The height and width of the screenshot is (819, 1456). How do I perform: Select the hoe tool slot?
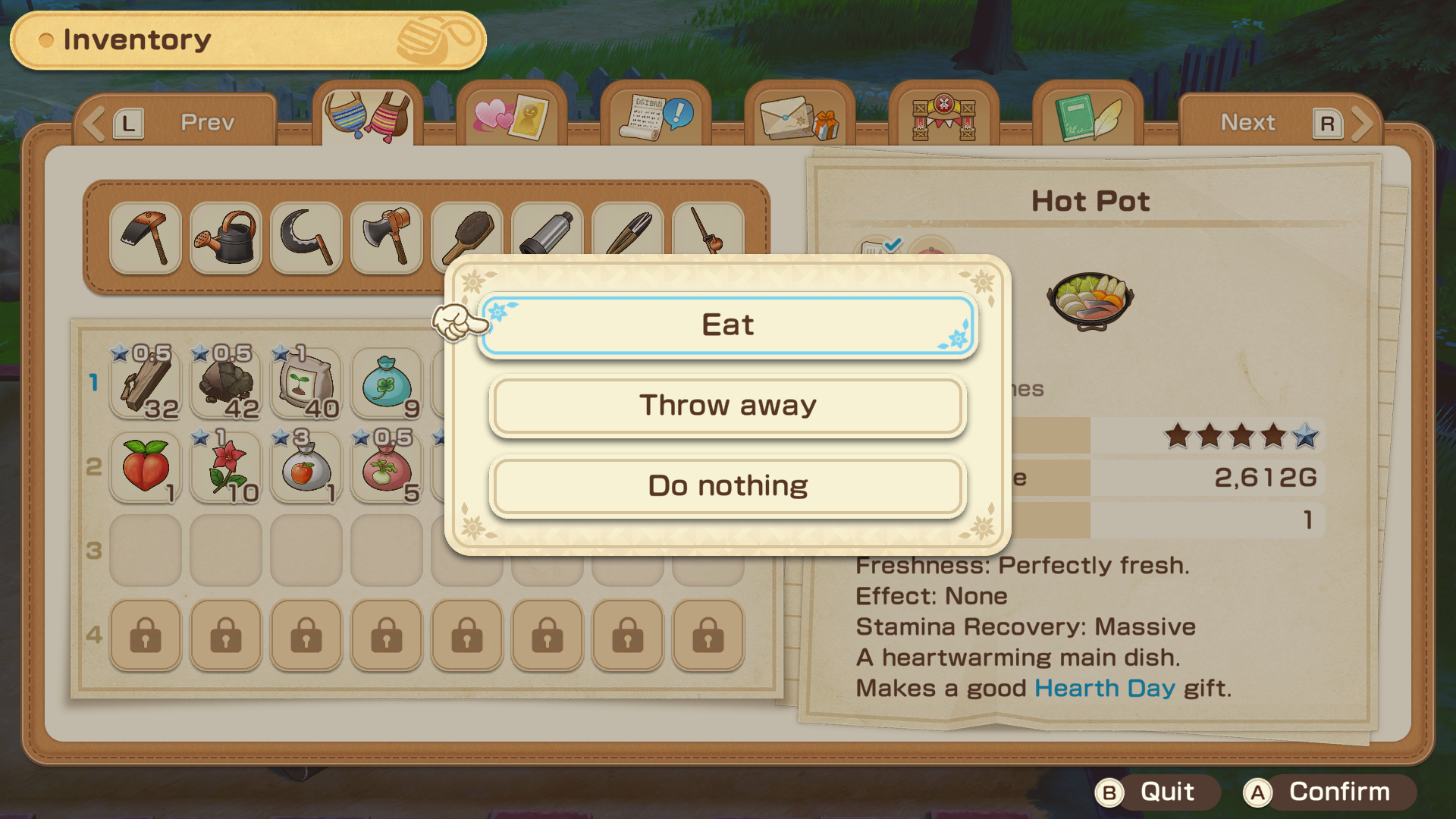click(x=146, y=237)
